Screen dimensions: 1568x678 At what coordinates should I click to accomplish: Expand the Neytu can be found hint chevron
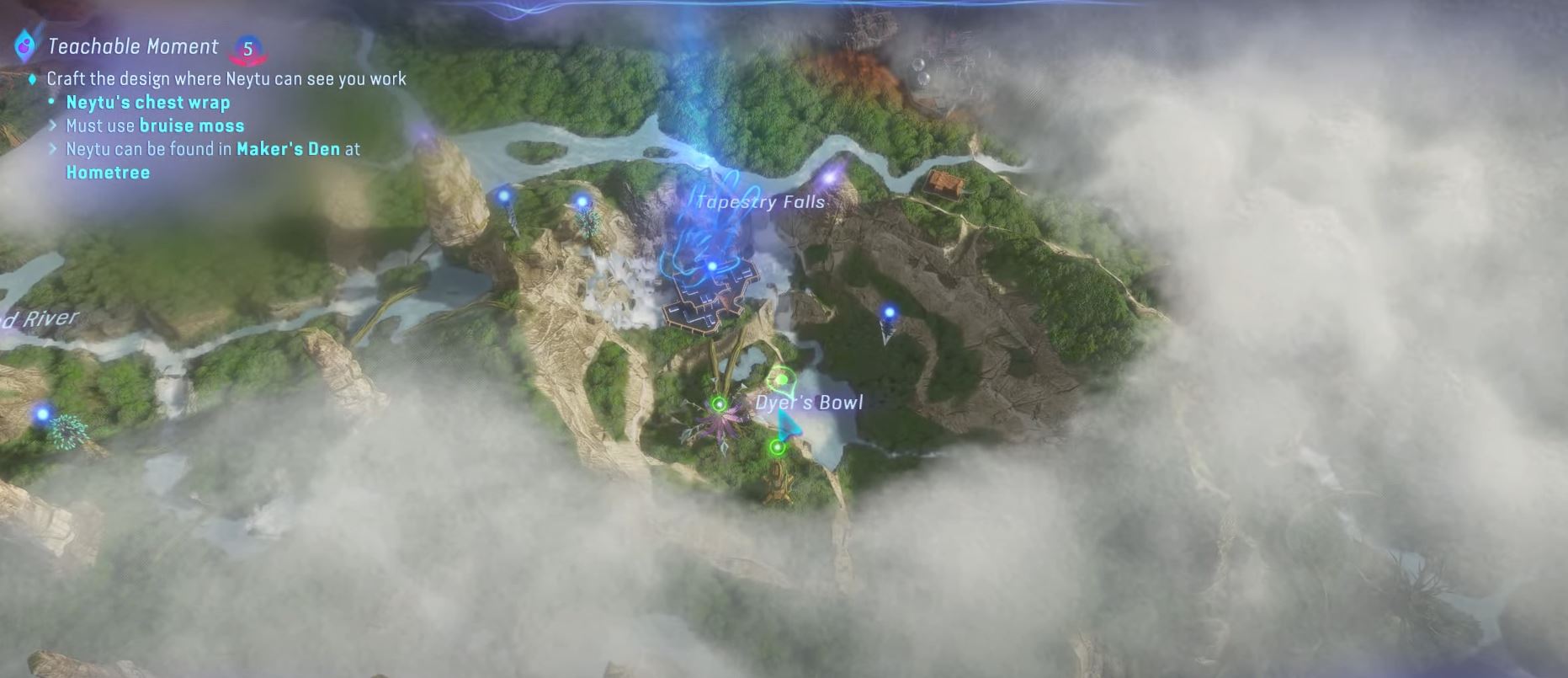[x=53, y=149]
